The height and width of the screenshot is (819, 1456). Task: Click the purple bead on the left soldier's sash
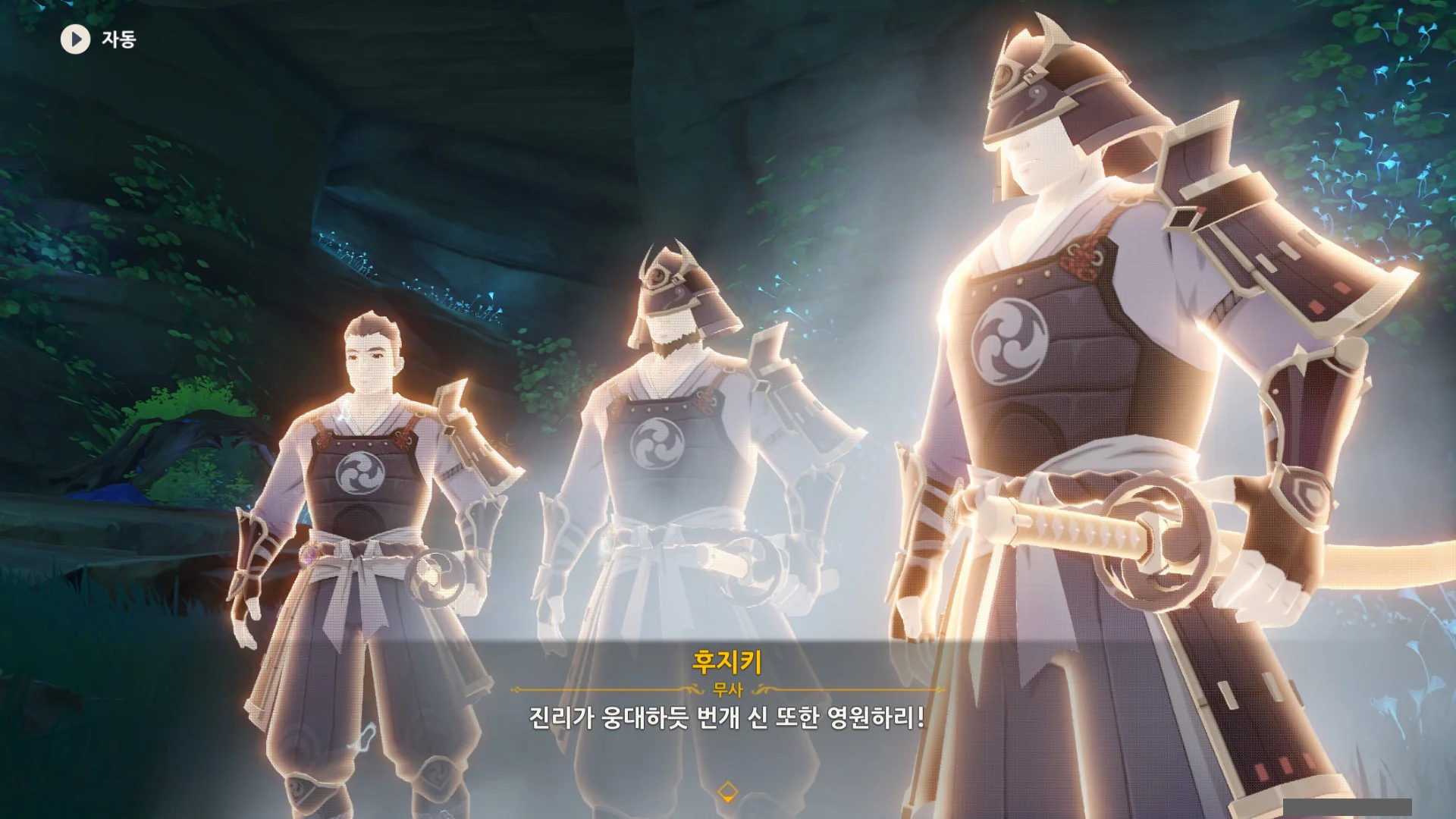pos(309,556)
